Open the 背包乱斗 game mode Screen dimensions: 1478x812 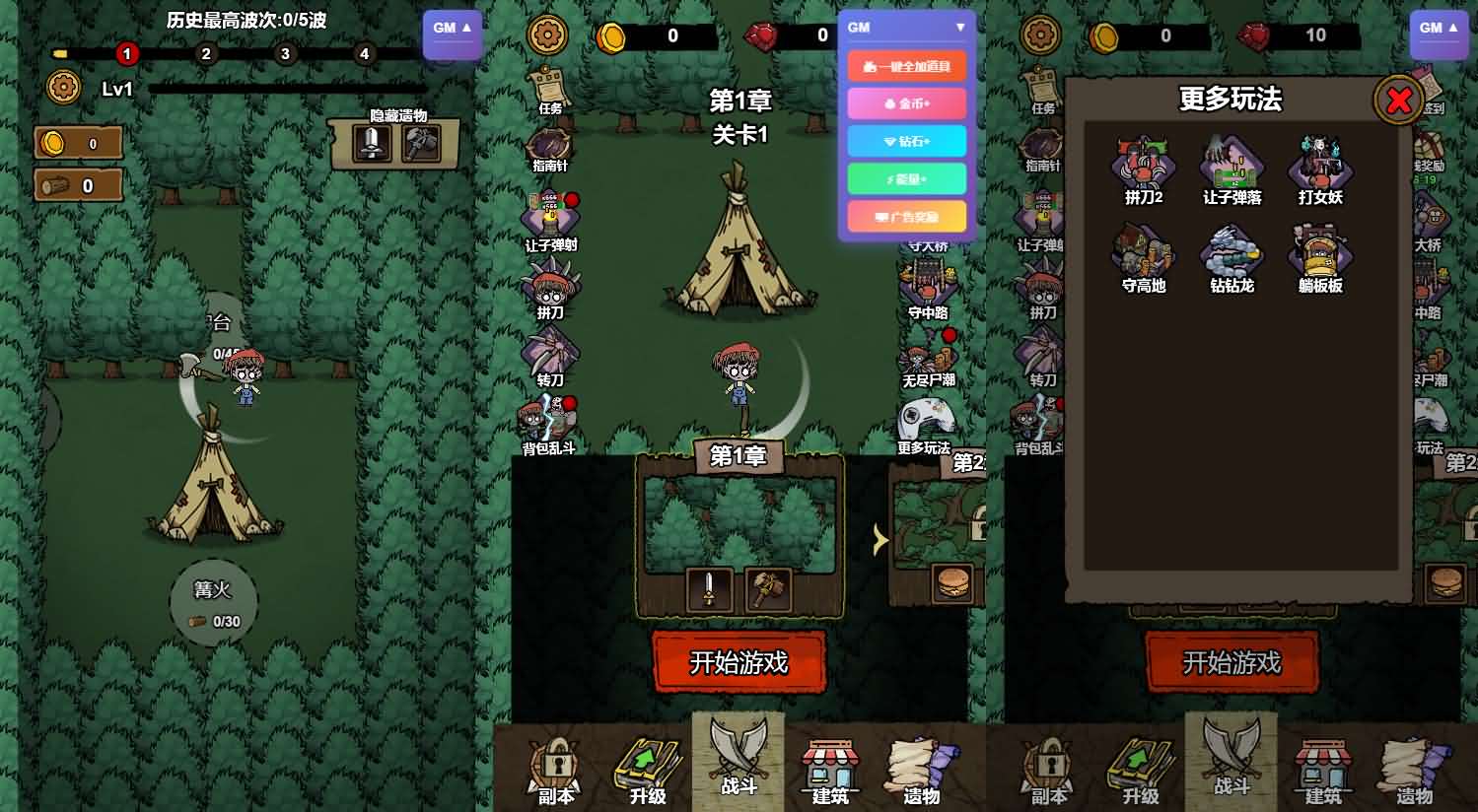[548, 417]
